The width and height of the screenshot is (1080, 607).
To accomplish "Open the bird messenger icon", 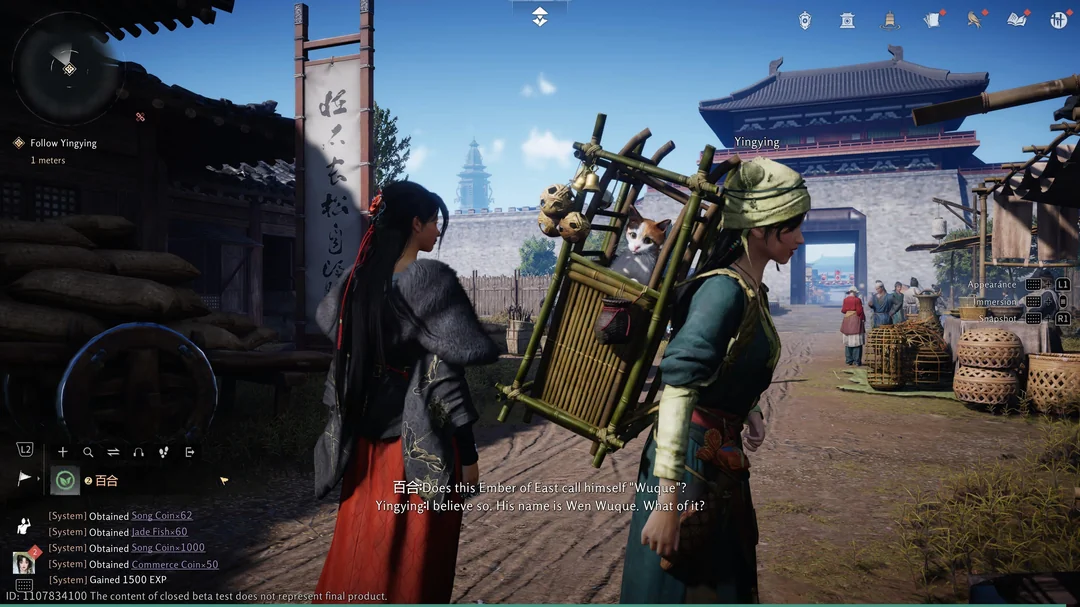I will [974, 20].
